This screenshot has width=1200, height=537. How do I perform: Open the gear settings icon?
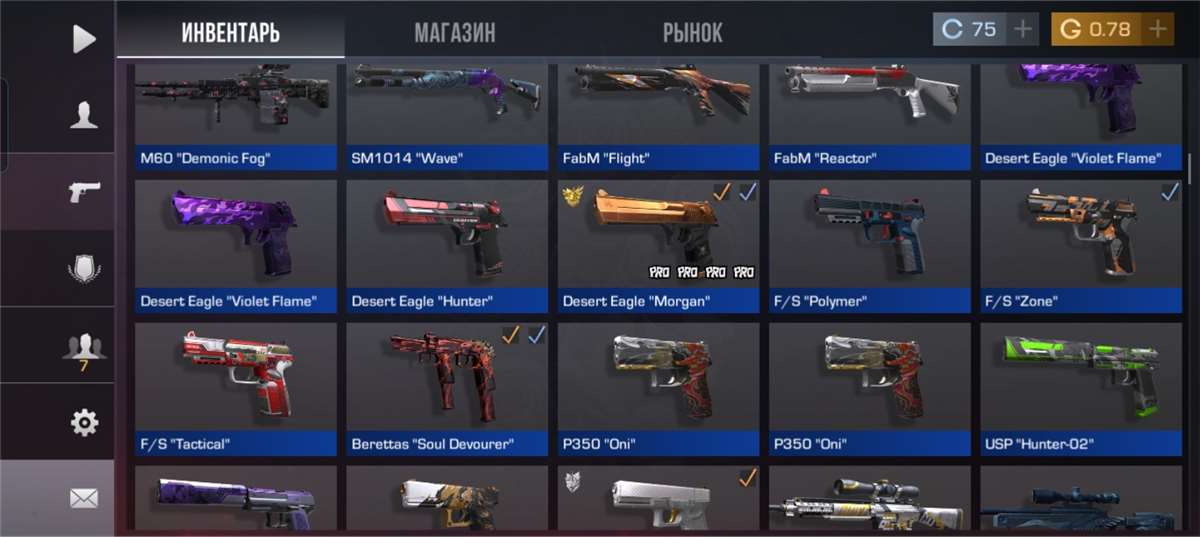click(x=84, y=423)
